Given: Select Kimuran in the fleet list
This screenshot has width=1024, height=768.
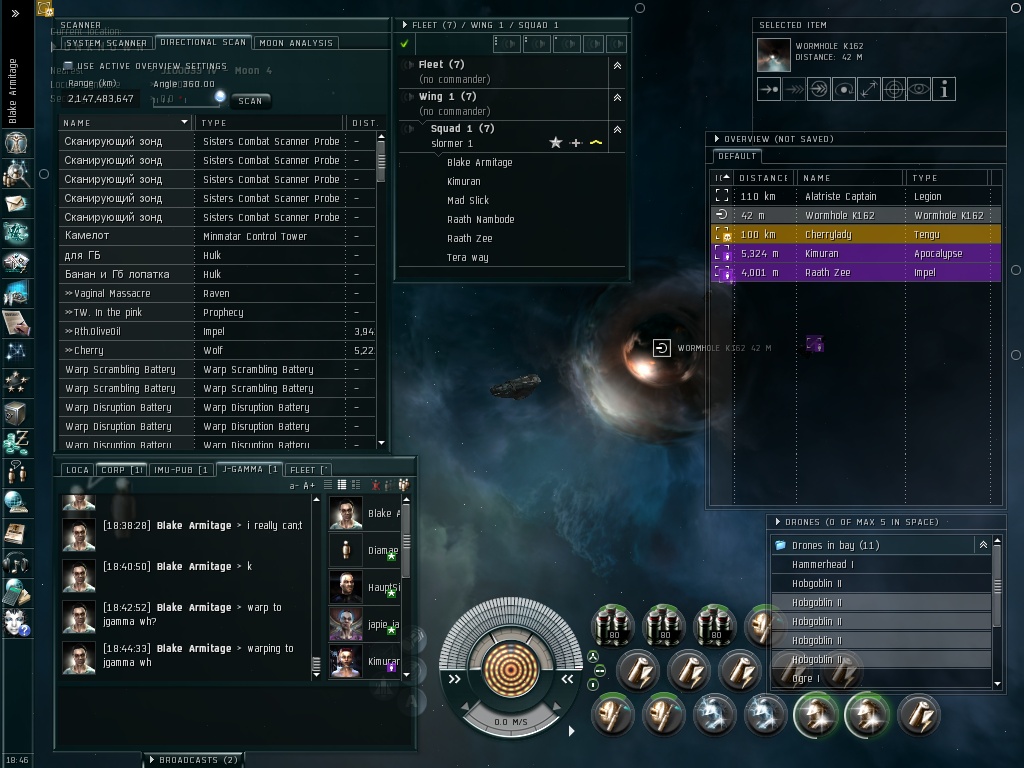Looking at the screenshot, I should click(x=464, y=182).
